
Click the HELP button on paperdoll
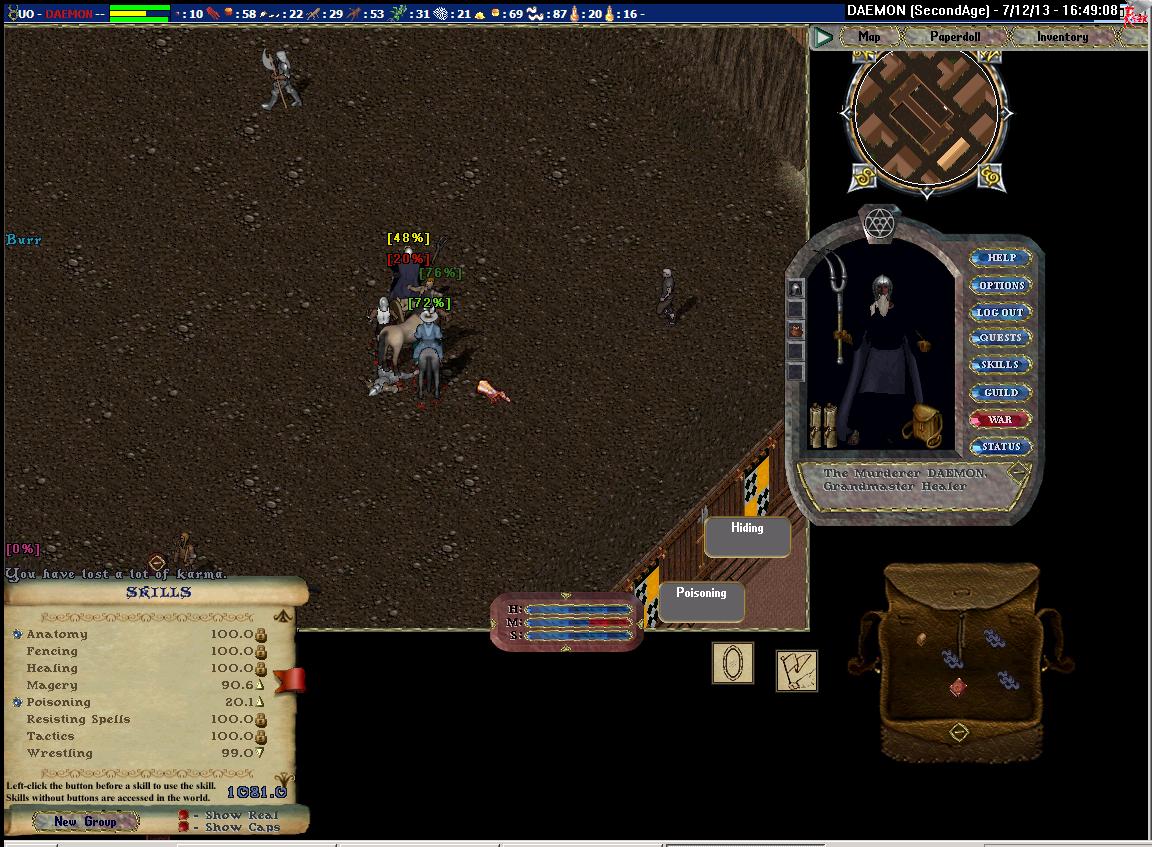coord(1001,258)
